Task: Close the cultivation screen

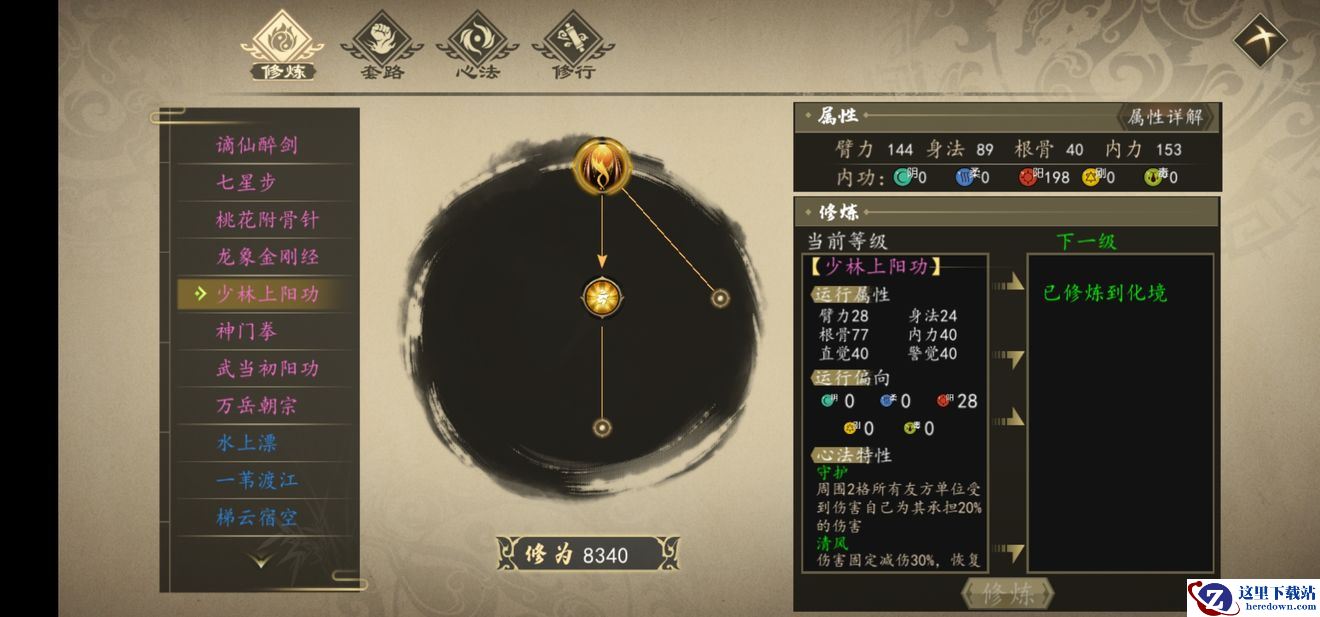Action: click(x=1259, y=41)
